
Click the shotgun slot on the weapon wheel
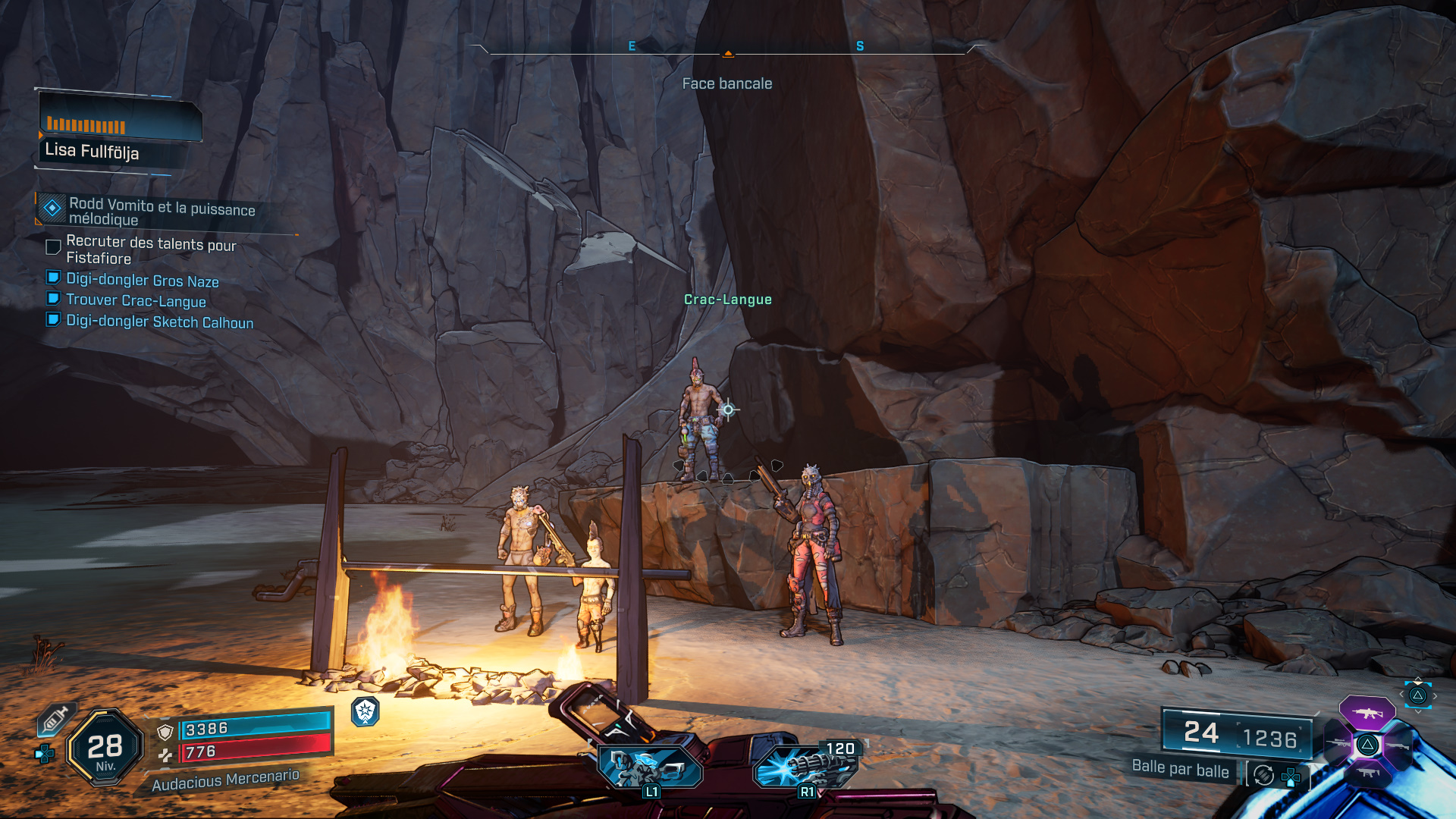[x=1398, y=746]
